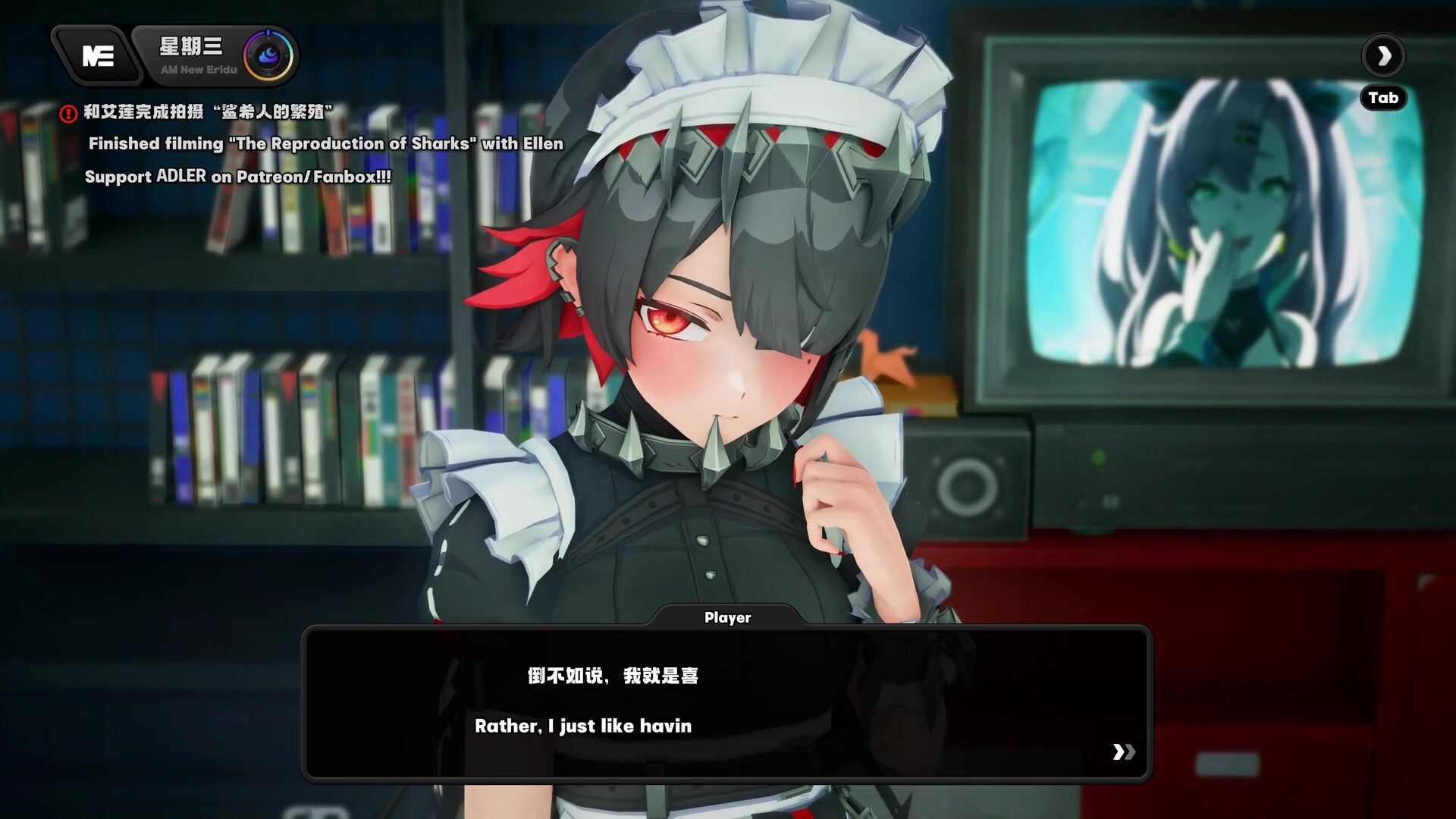Advance dialogue with the double-arrow indicator
This screenshot has width=1456, height=819.
pyautogui.click(x=1123, y=752)
